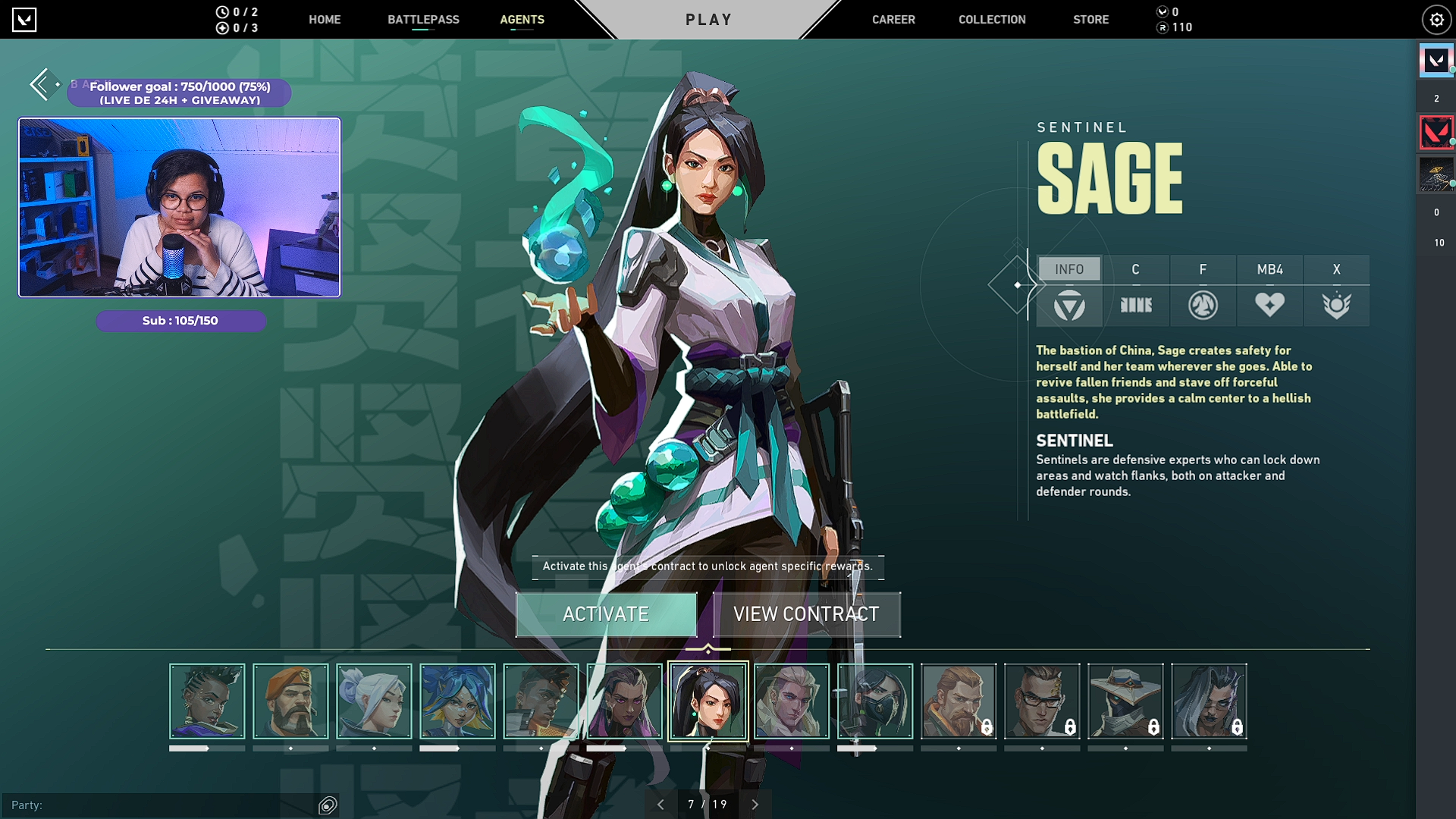This screenshot has width=1456, height=819.
Task: Choose the Jett agent portrait
Action: point(374,701)
